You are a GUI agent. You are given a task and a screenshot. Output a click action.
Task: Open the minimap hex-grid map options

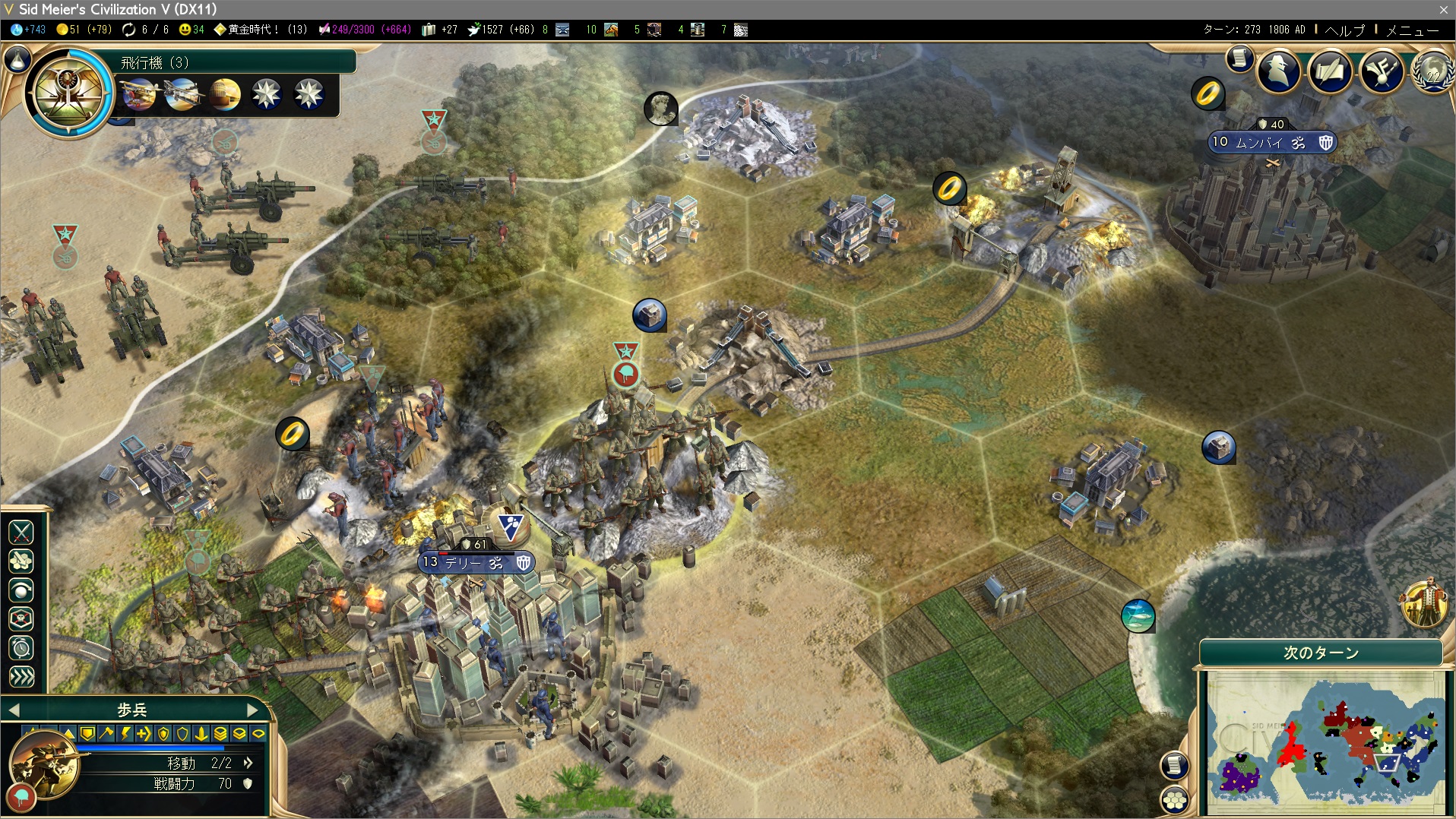(1175, 799)
